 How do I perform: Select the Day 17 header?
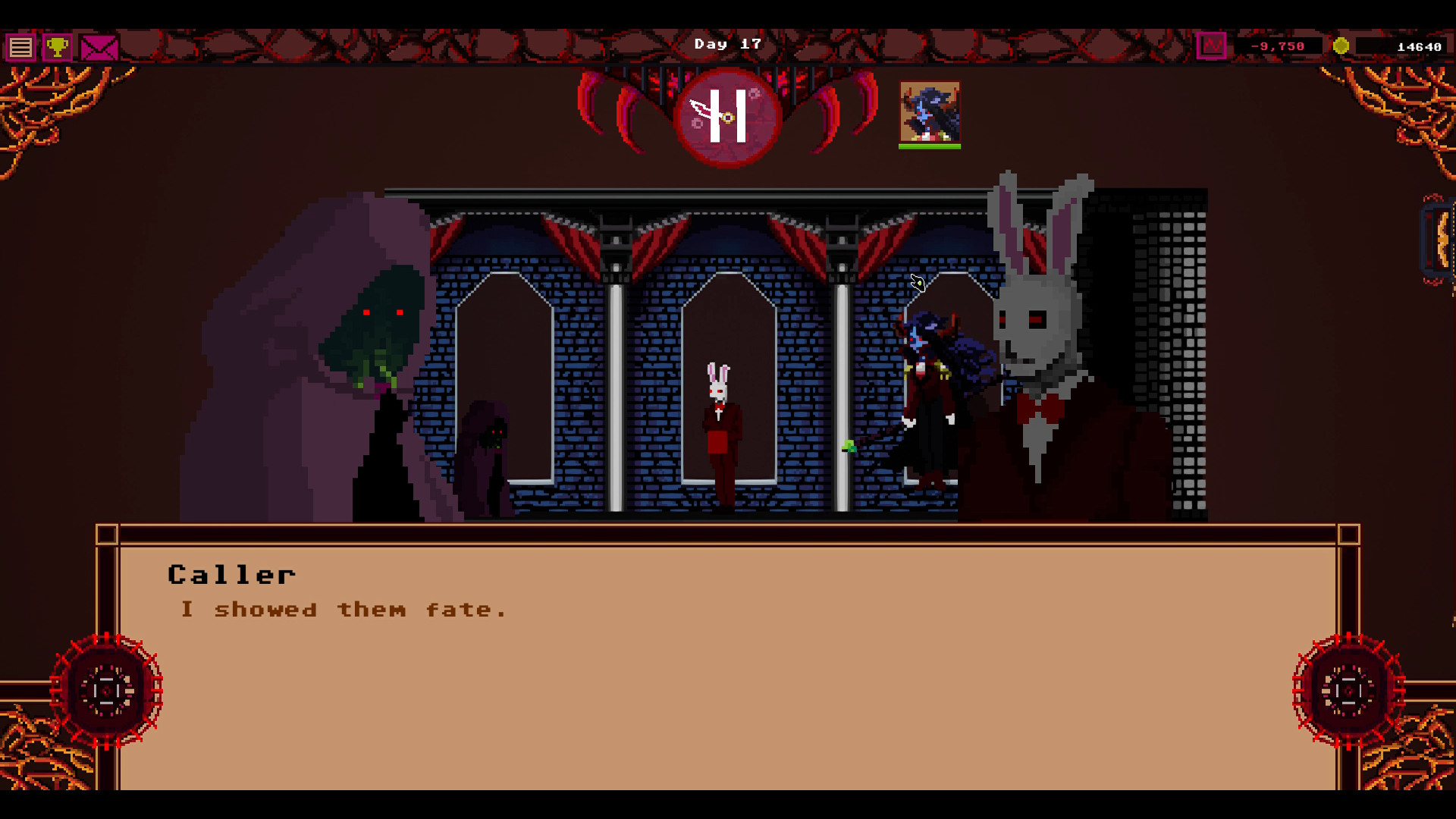727,43
